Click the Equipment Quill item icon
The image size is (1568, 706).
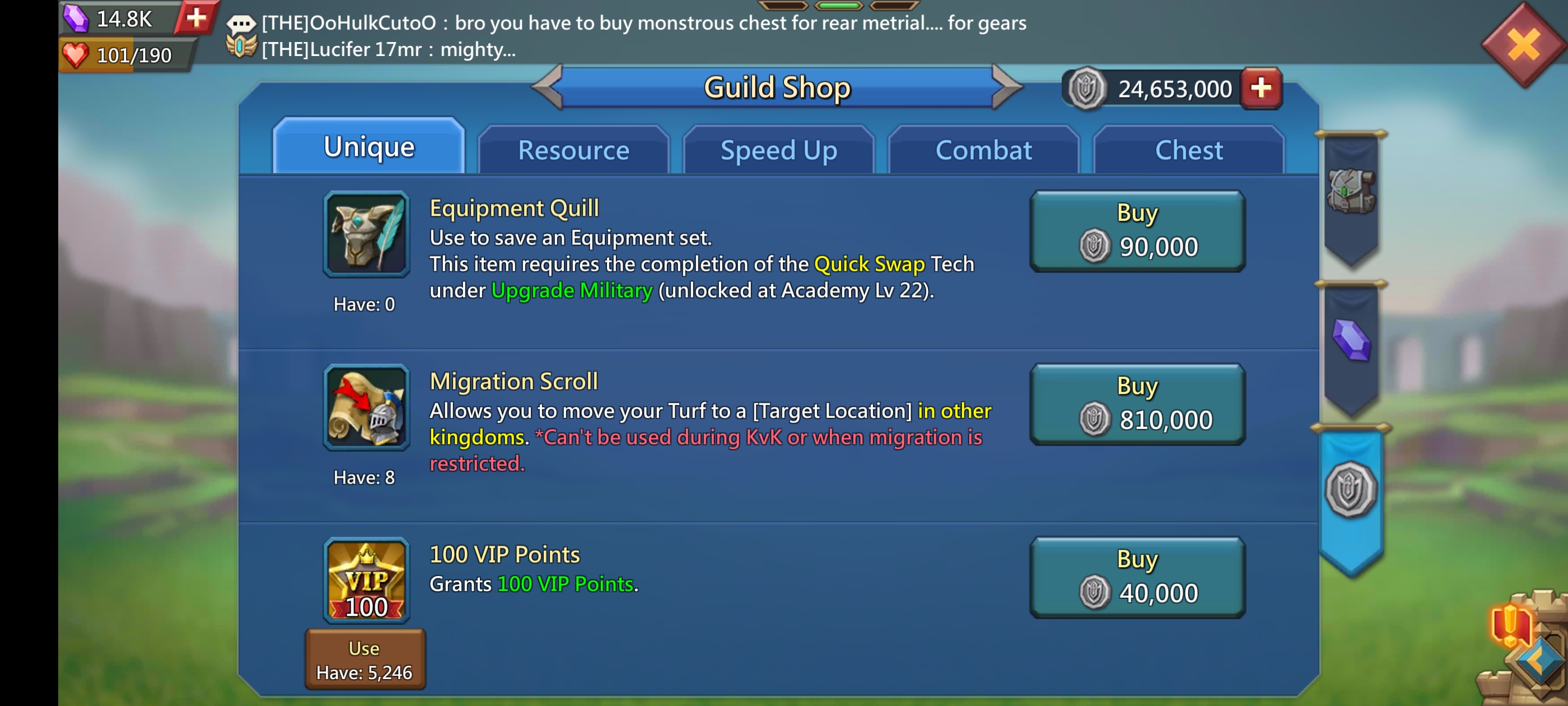pyautogui.click(x=366, y=235)
